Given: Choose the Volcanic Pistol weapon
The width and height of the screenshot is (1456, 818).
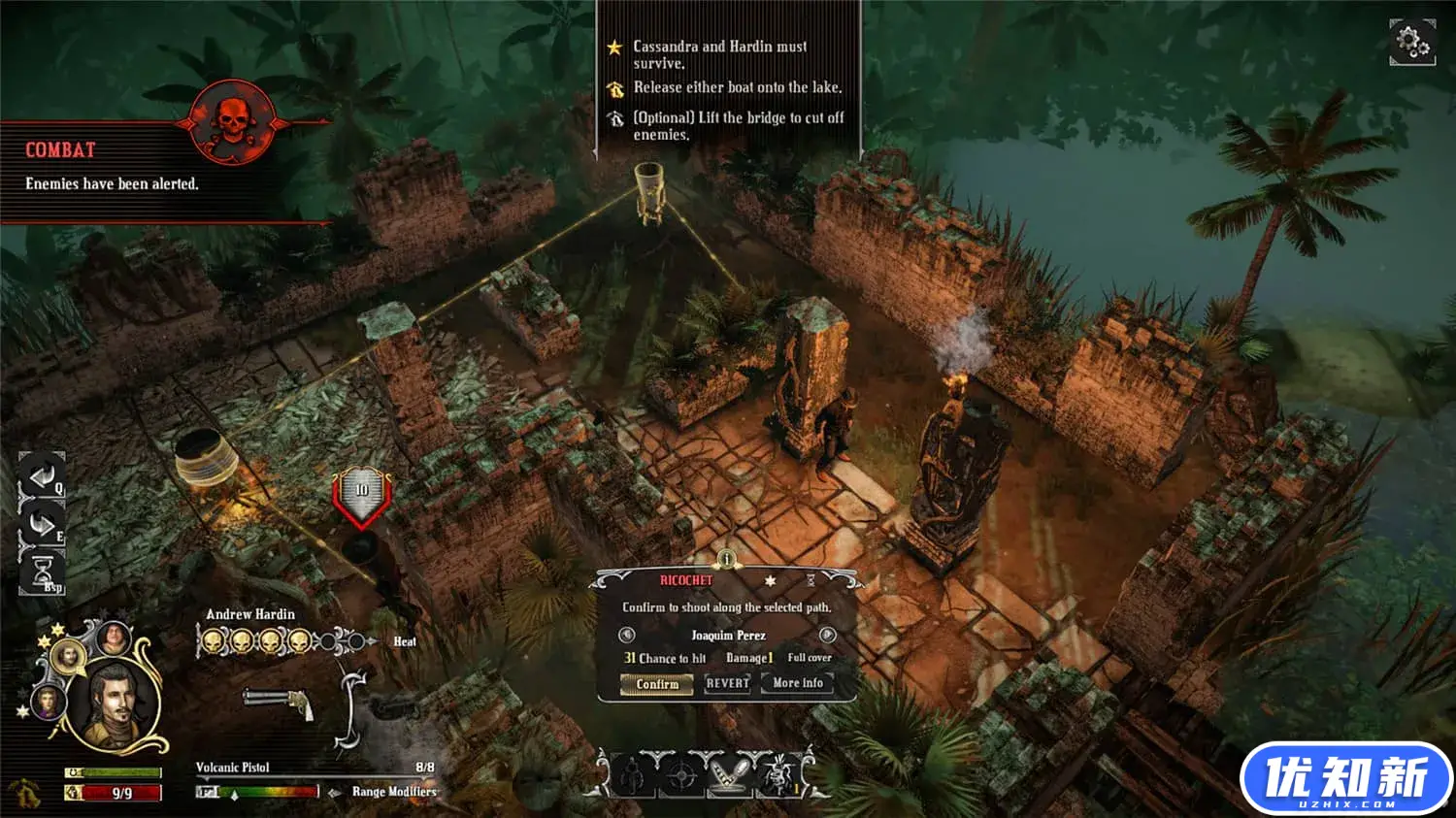Looking at the screenshot, I should pos(279,702).
